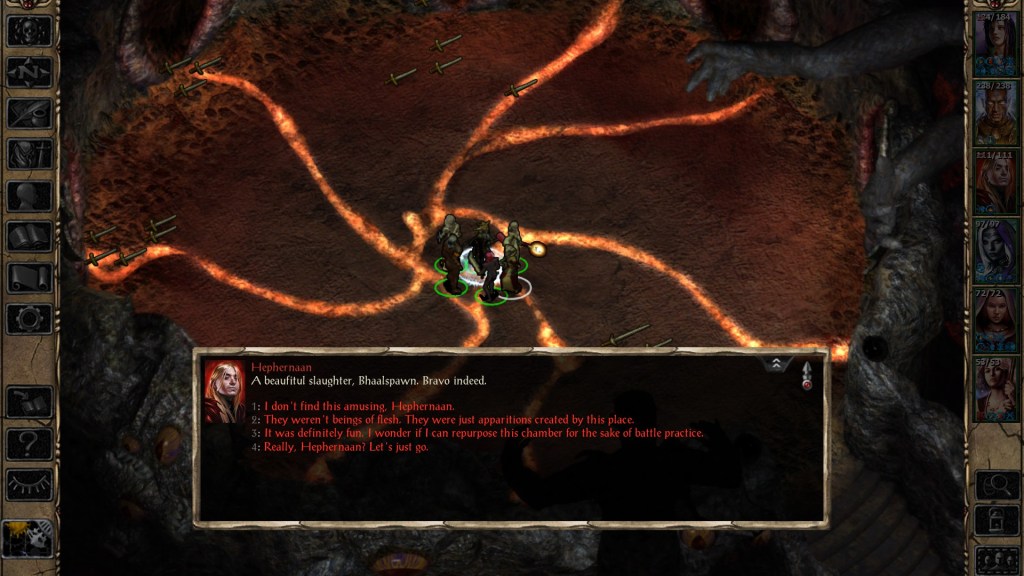Open the area map with the compass button

click(x=29, y=71)
